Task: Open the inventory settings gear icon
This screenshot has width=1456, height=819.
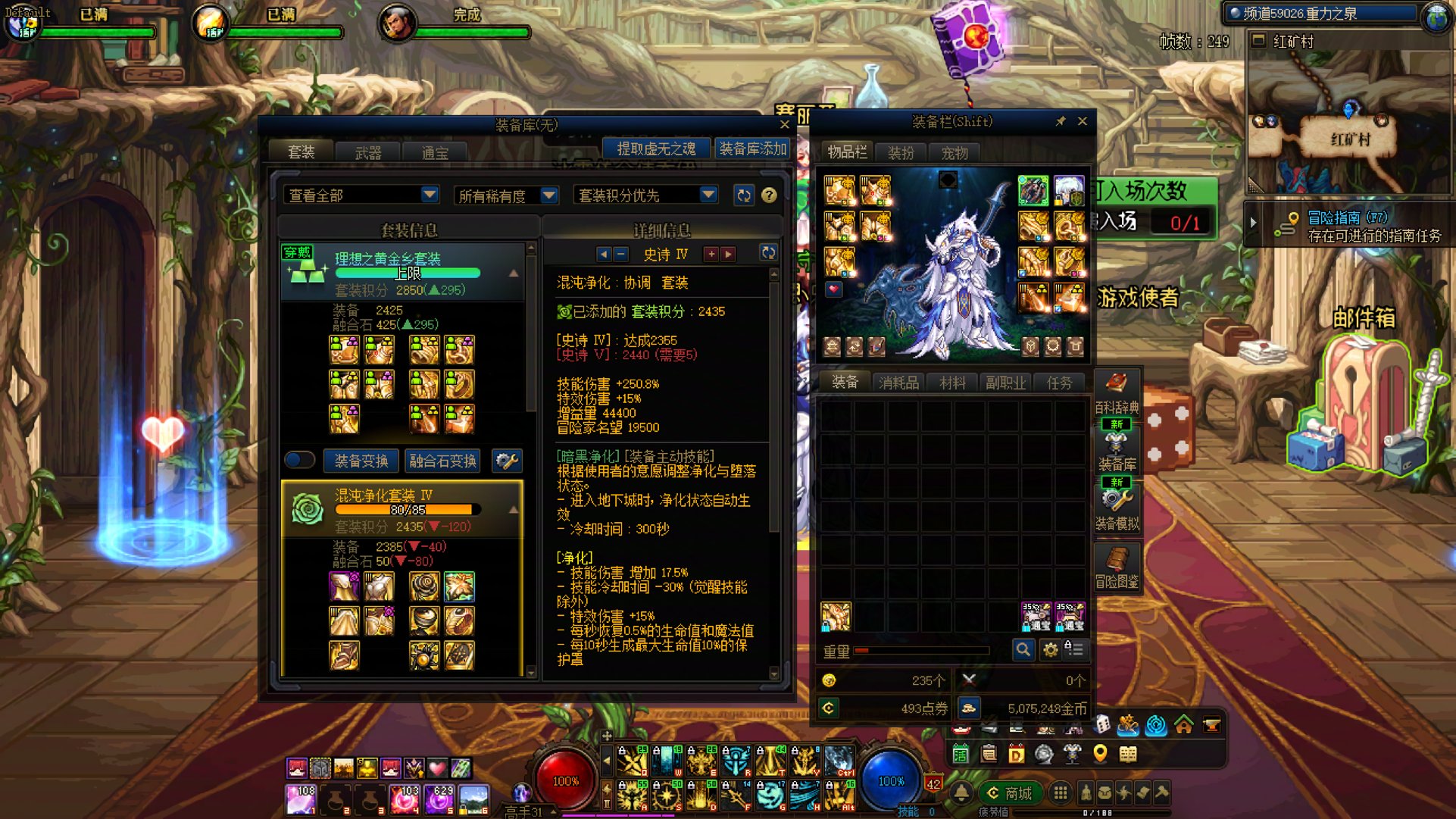Action: pyautogui.click(x=1050, y=650)
